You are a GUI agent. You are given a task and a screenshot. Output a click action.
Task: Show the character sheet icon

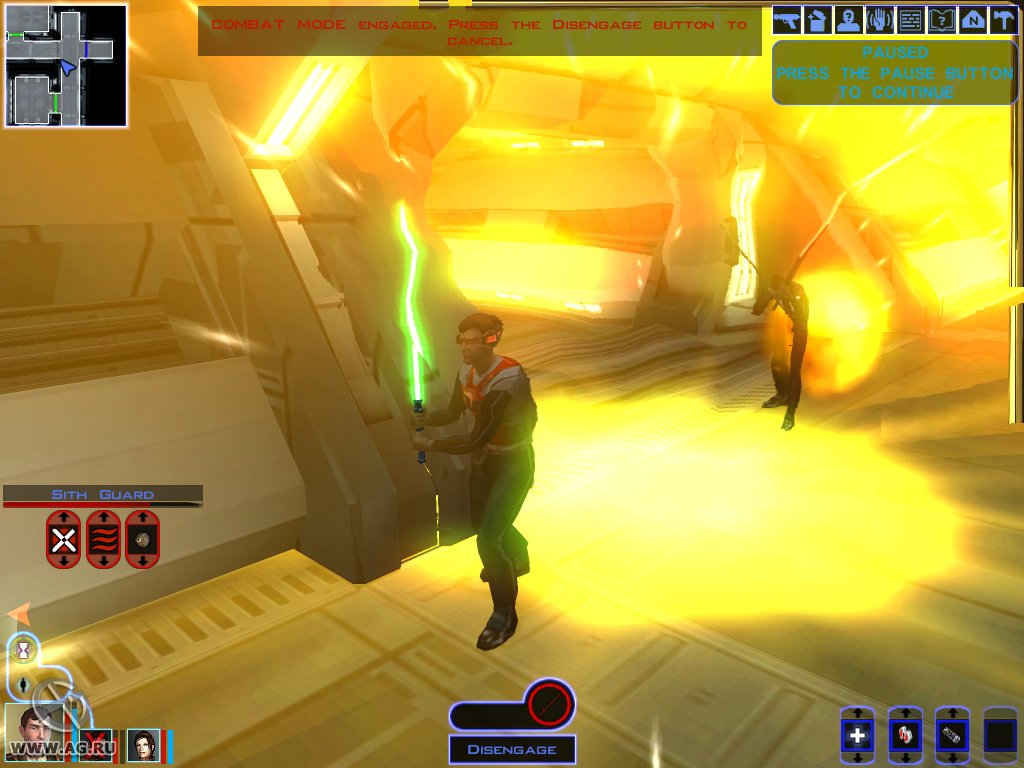pyautogui.click(x=849, y=19)
